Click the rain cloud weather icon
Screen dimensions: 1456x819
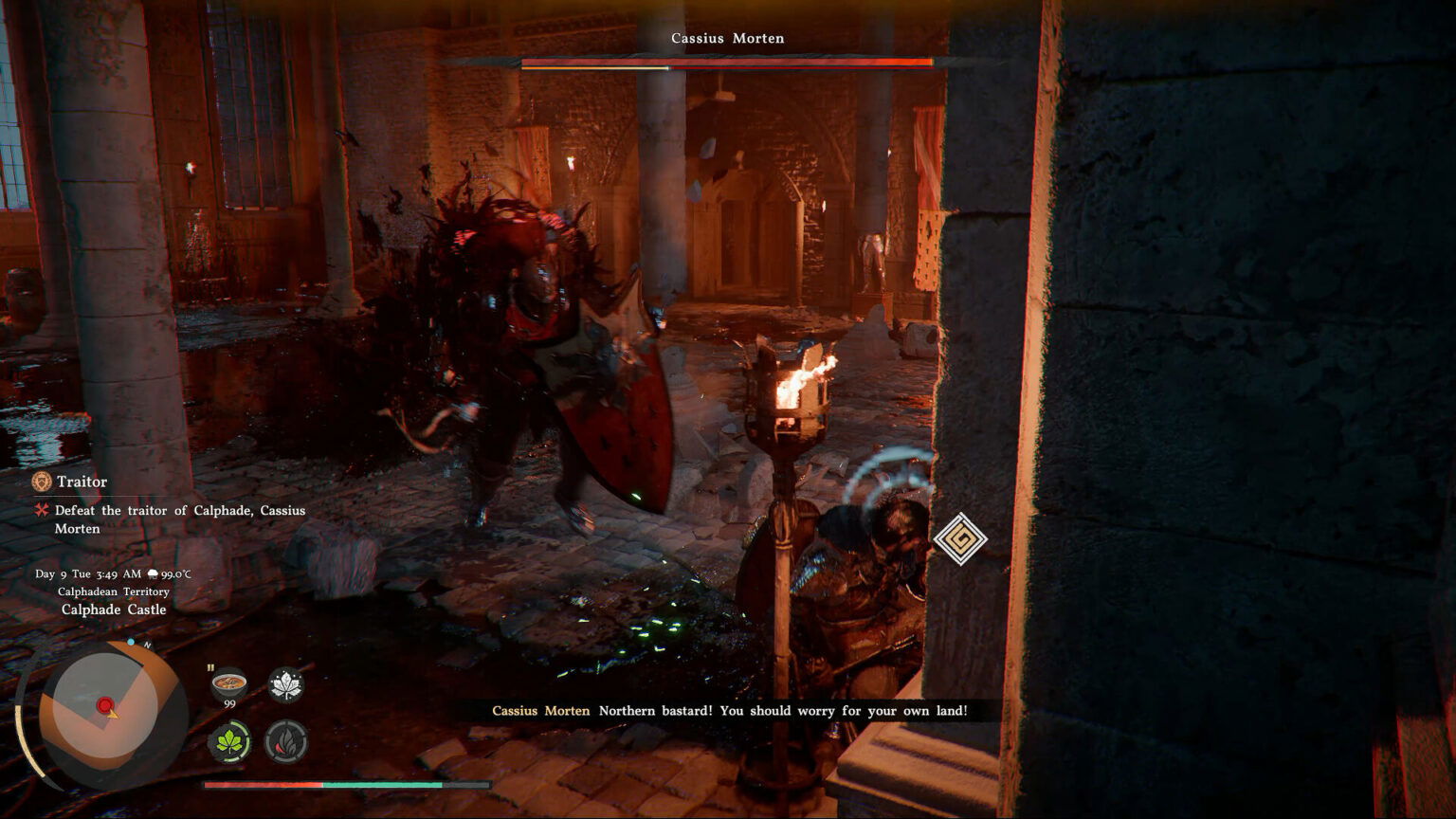point(152,573)
